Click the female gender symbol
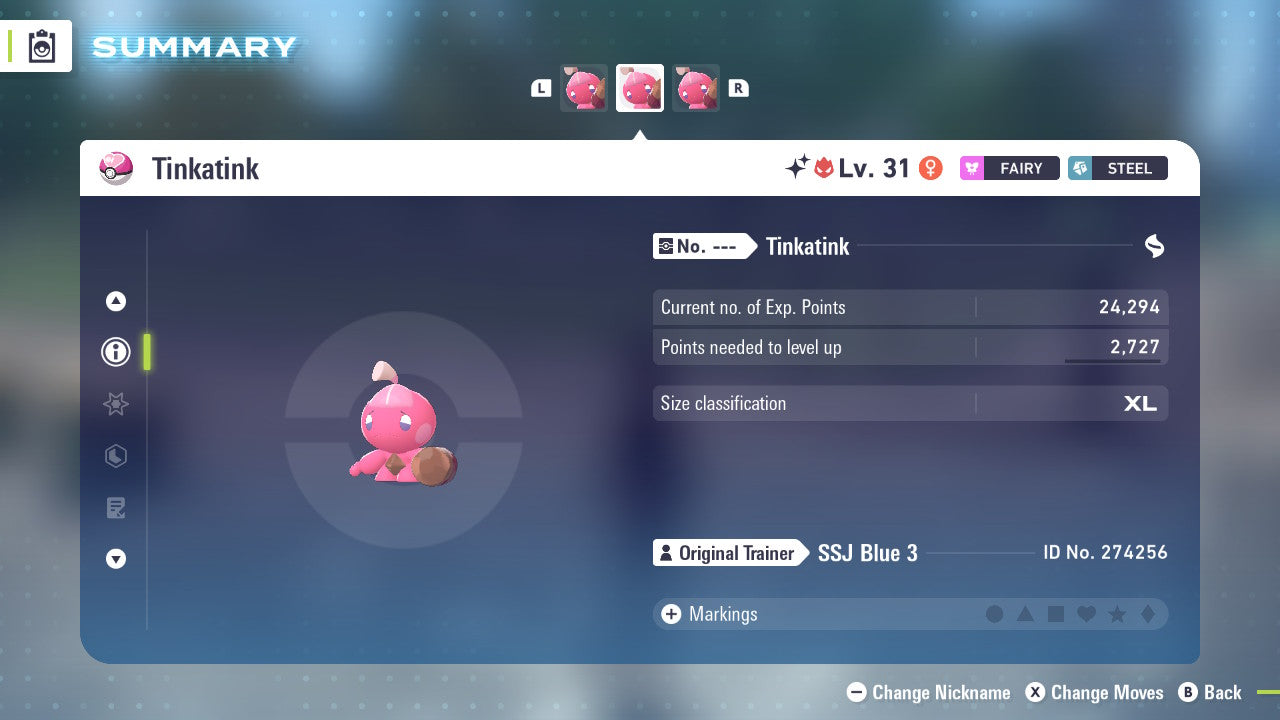Screen dimensions: 1280x720 coord(931,168)
